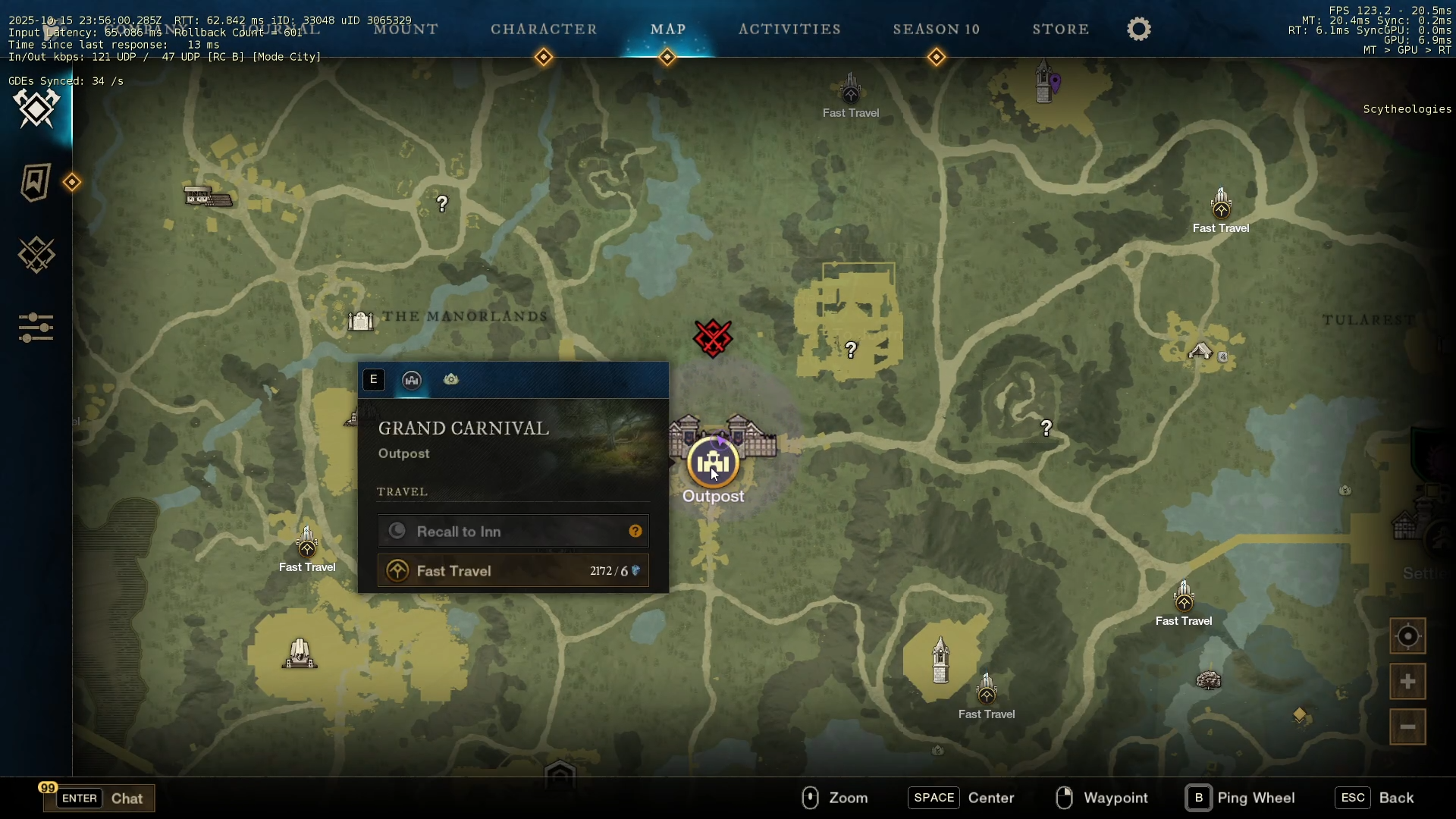Screen dimensions: 1456x819
Task: Open the Chat box
Action: pyautogui.click(x=99, y=798)
